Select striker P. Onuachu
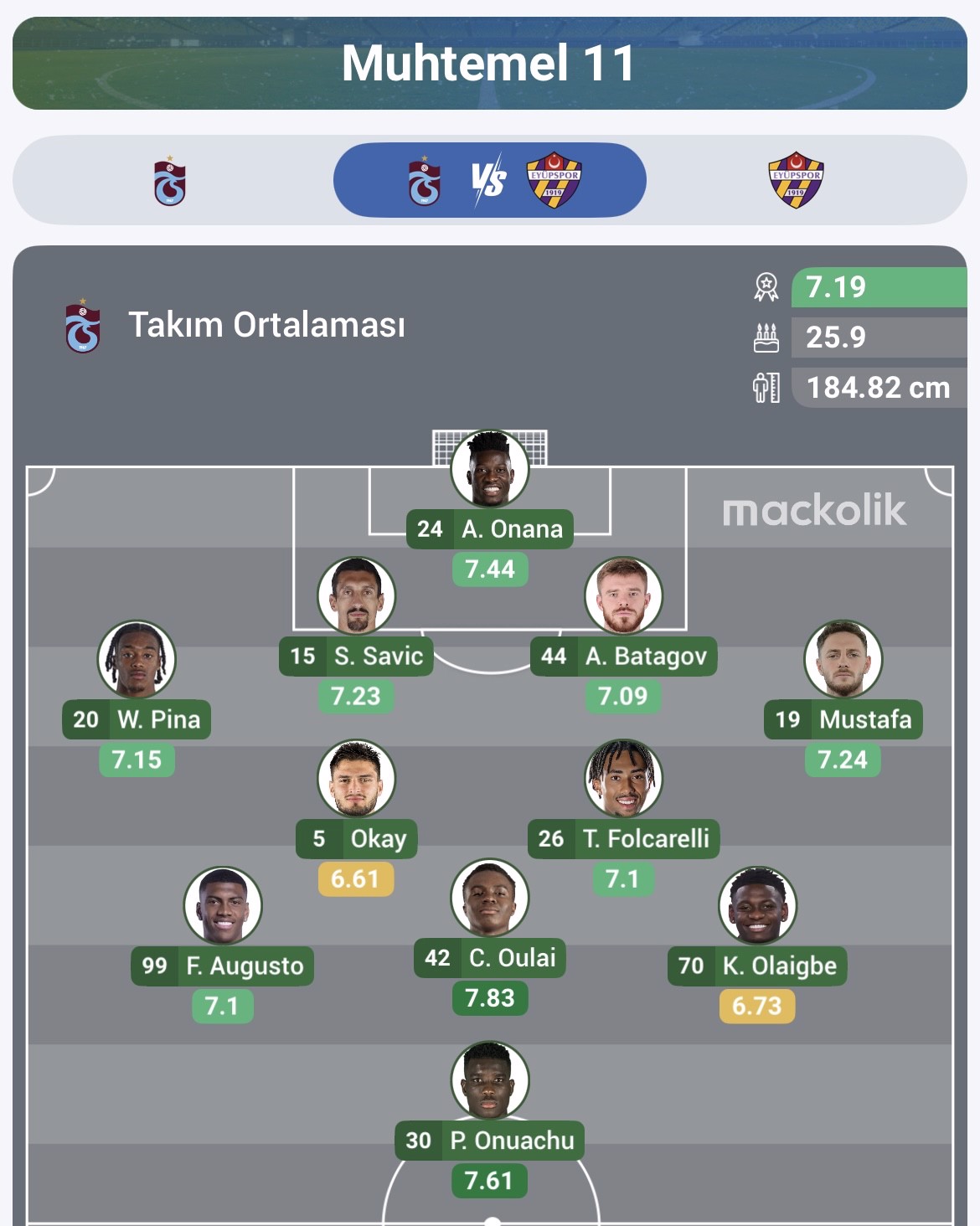 [490, 1081]
